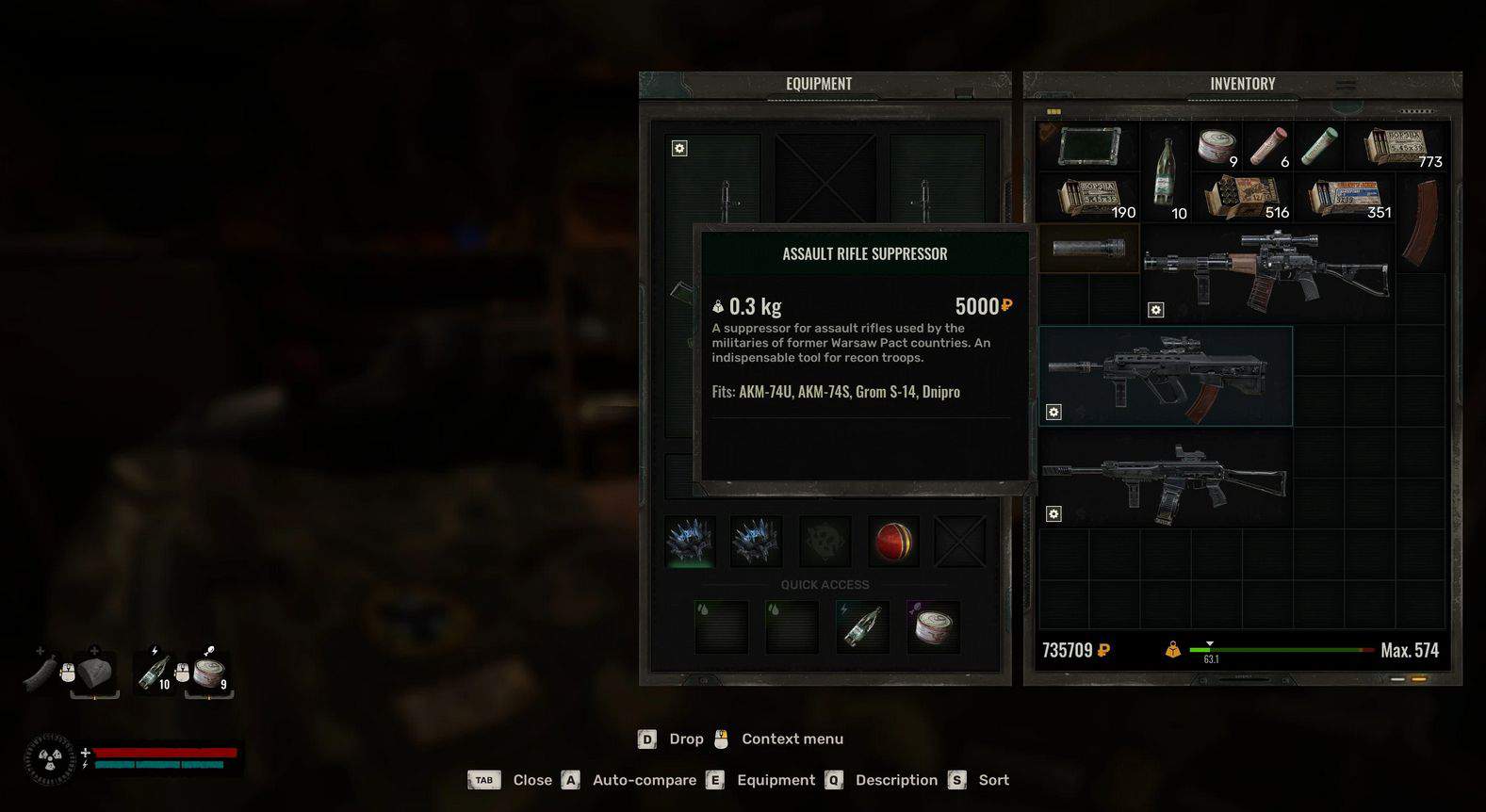Open the Inventory panel header

(1242, 84)
